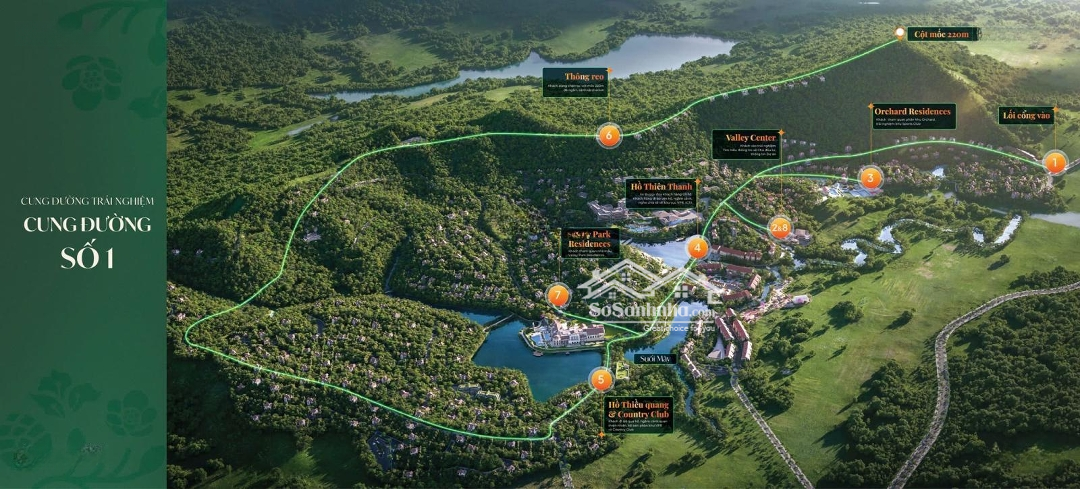Select waypoint marker number 6
1080x489 pixels.
point(607,135)
